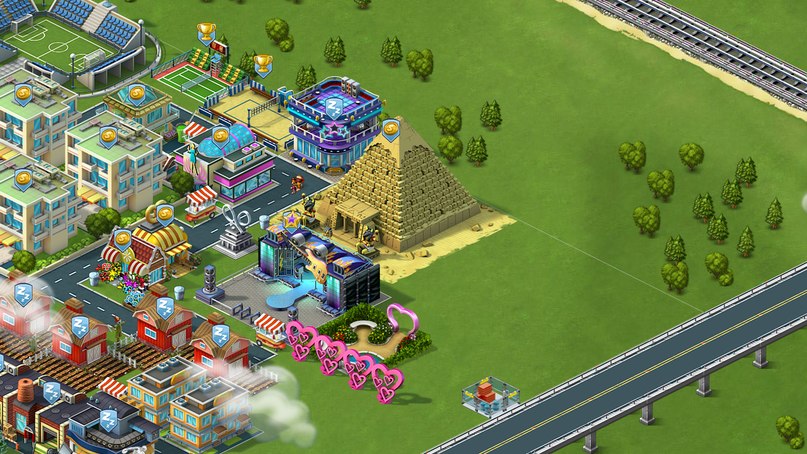Collect the trophy badge above the tennis court

point(207,33)
